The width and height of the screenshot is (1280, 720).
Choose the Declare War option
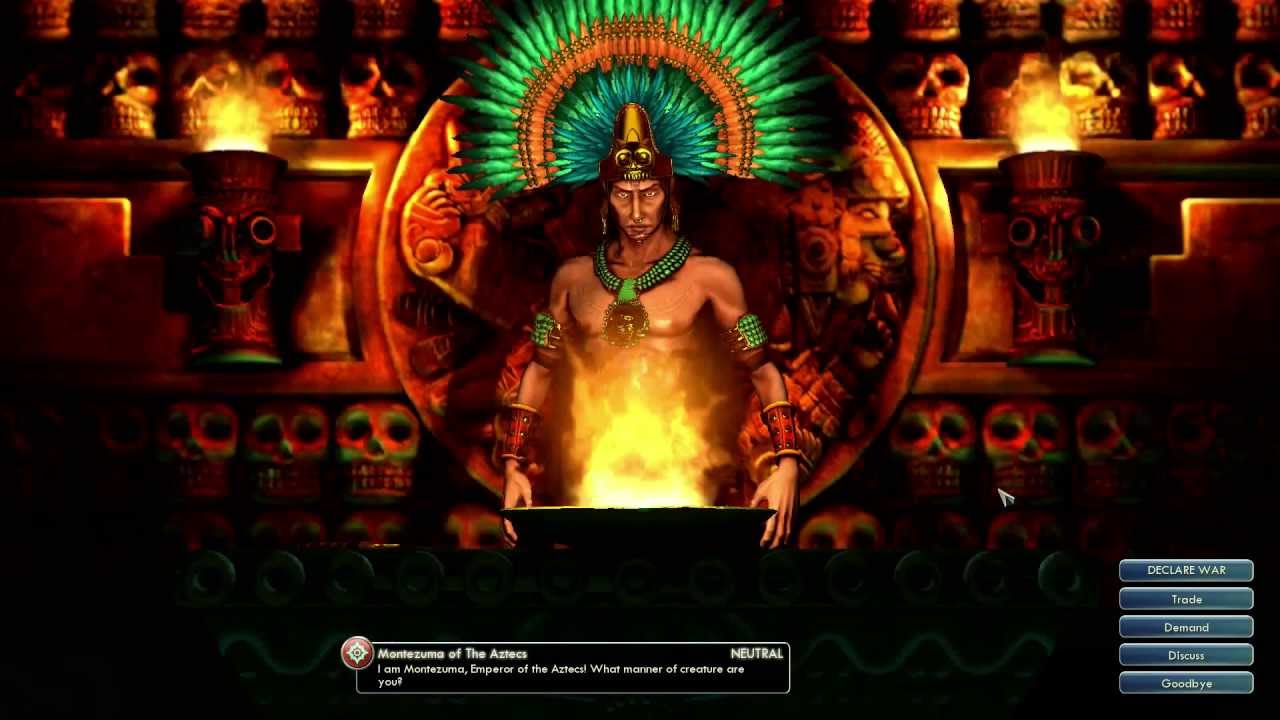coord(1186,570)
